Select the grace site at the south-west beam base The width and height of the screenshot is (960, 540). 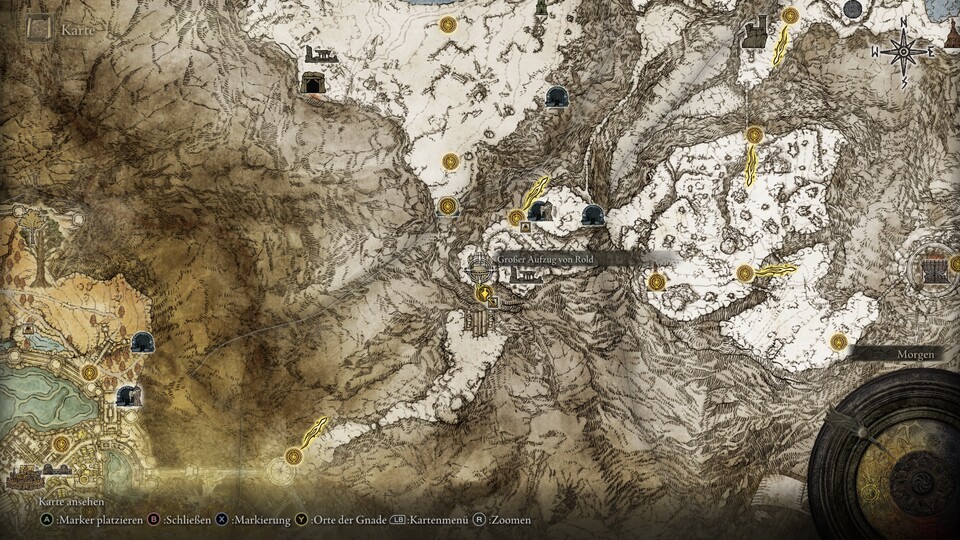click(x=293, y=456)
